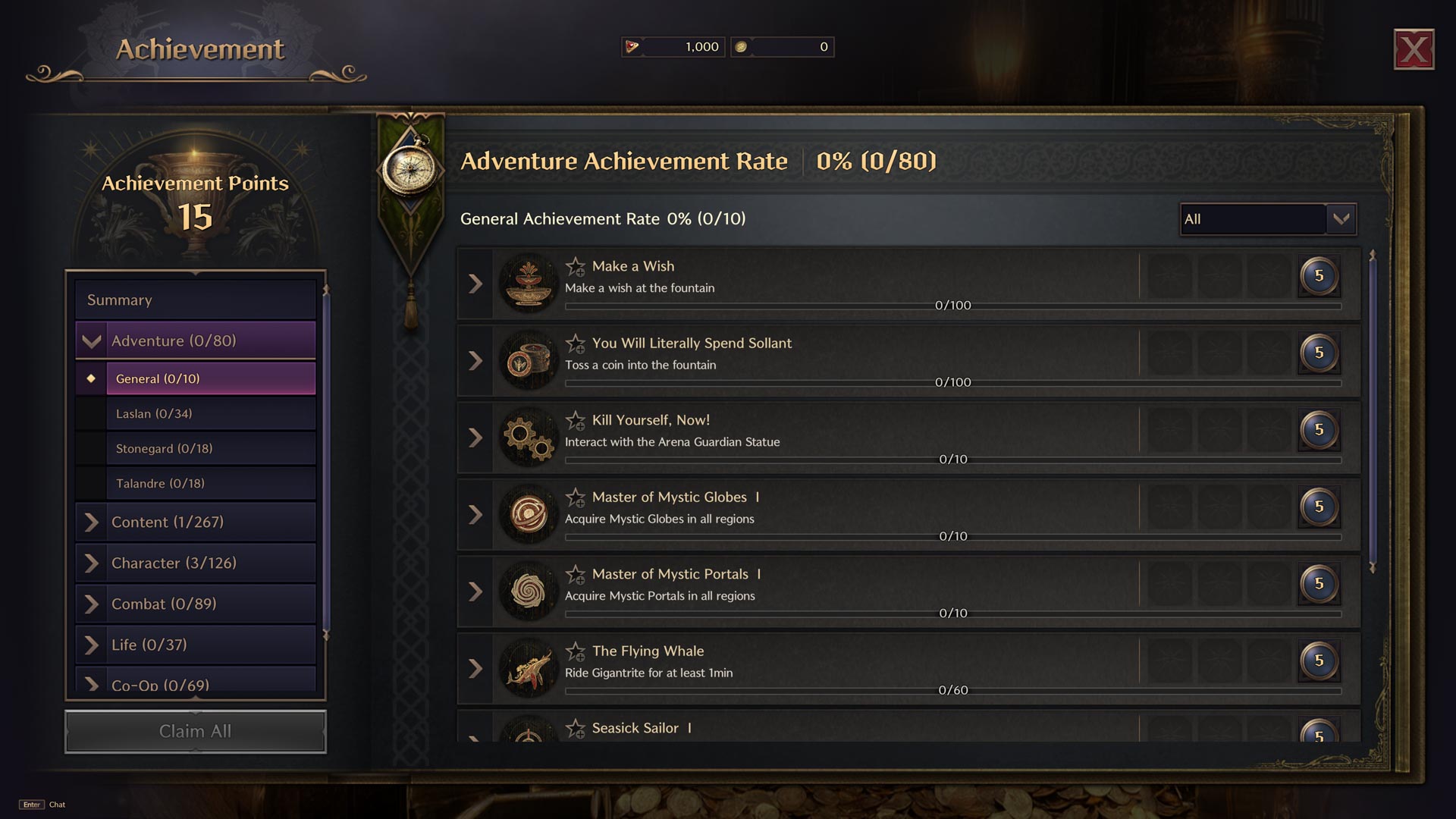Expand The Flying Whale achievement row
Screen dimensions: 1456x819
(x=475, y=669)
